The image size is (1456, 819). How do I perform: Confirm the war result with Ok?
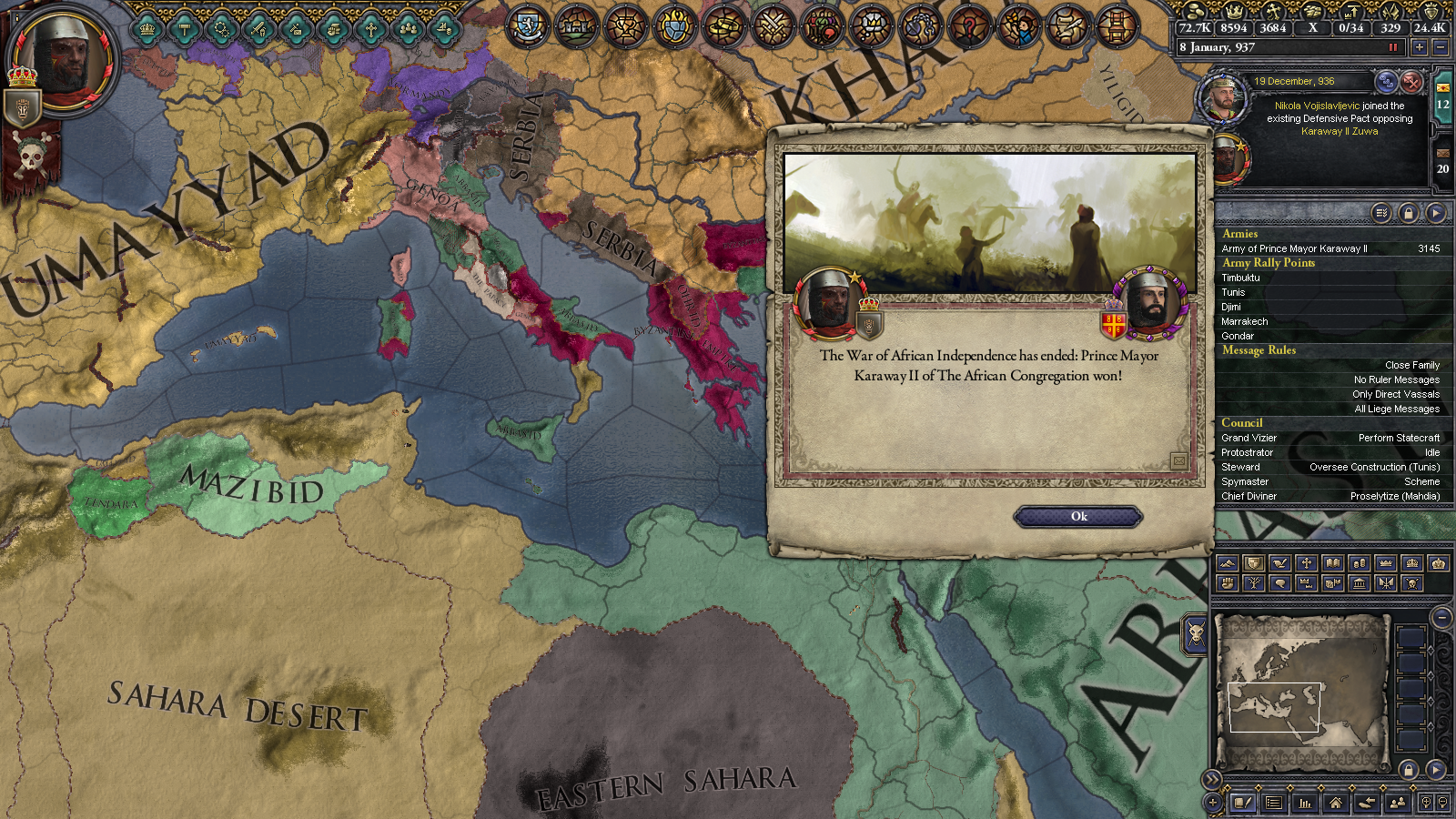[1078, 517]
